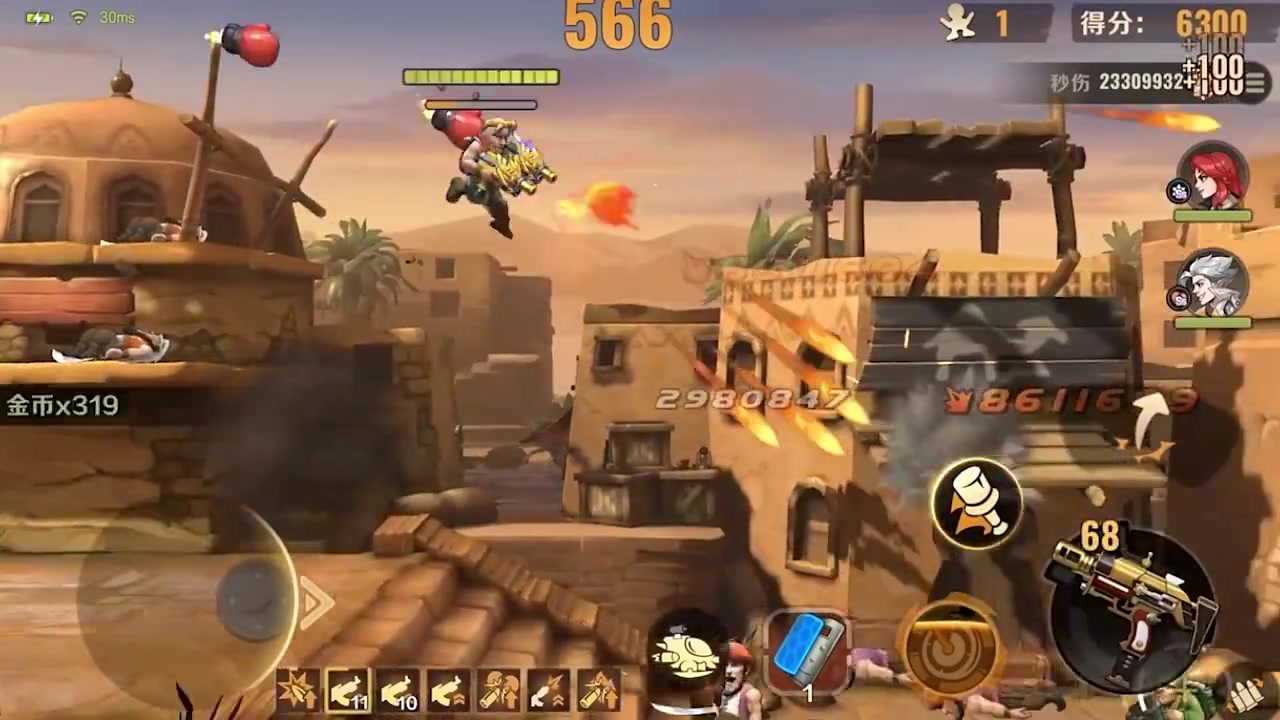This screenshot has width=1280, height=720.
Task: Throw a grenade with the grenade button
Action: tap(977, 503)
